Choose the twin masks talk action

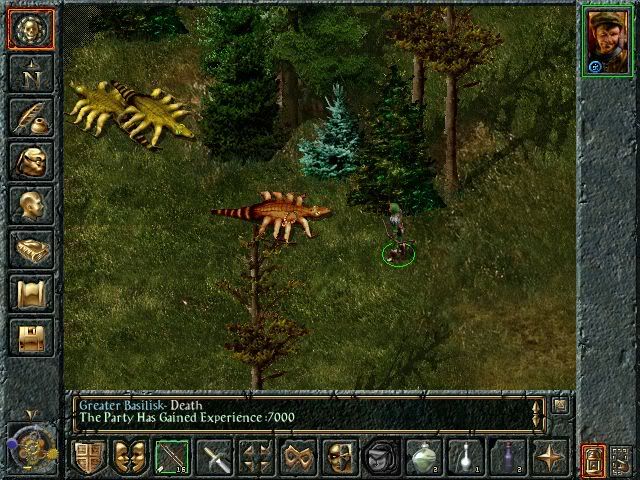[127, 458]
